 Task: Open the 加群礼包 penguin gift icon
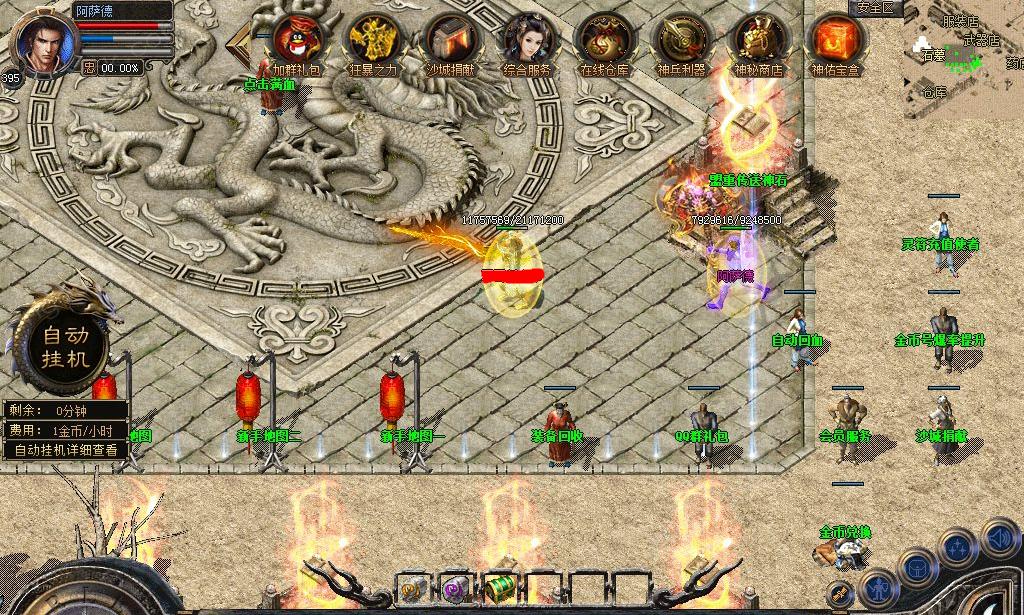296,42
